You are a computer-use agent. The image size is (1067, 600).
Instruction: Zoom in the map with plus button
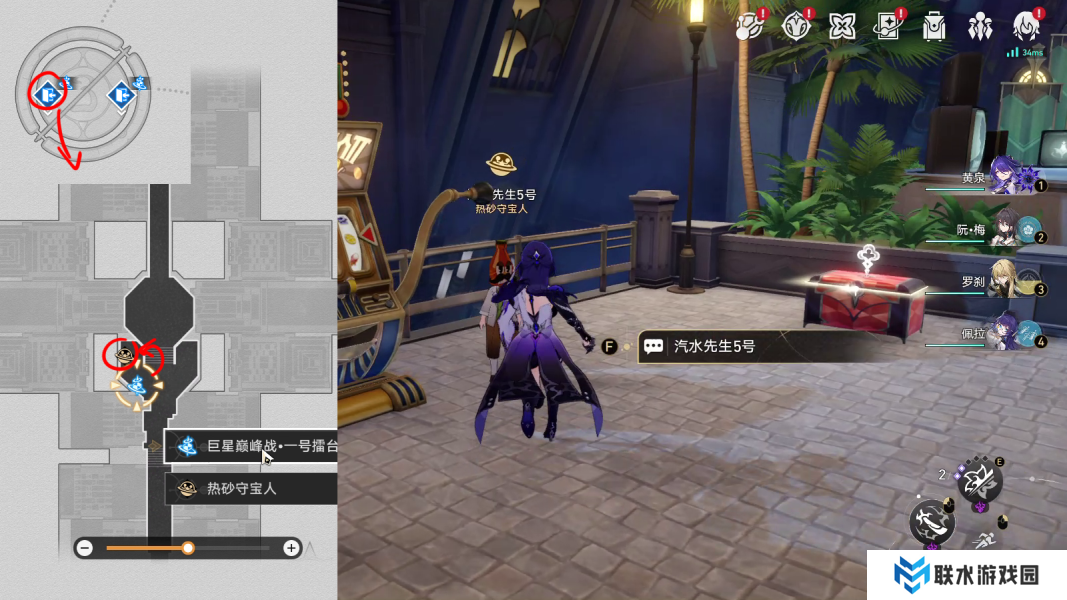pos(291,548)
